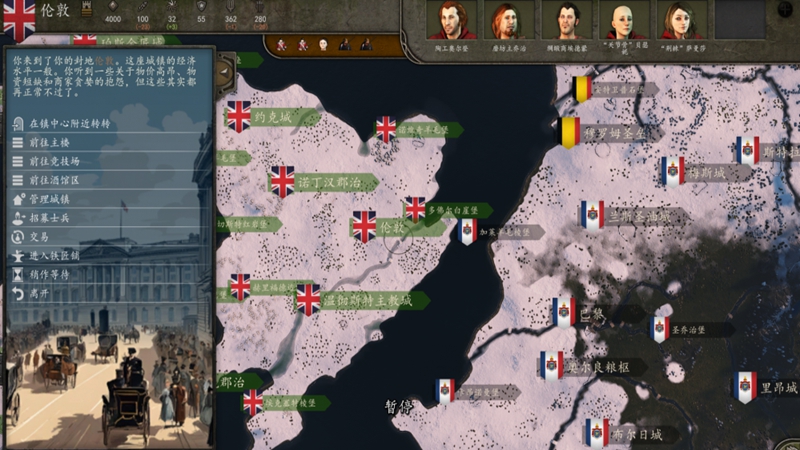This screenshot has width=800, height=450.
Task: Click 离开 to leave the town
Action: (x=39, y=293)
